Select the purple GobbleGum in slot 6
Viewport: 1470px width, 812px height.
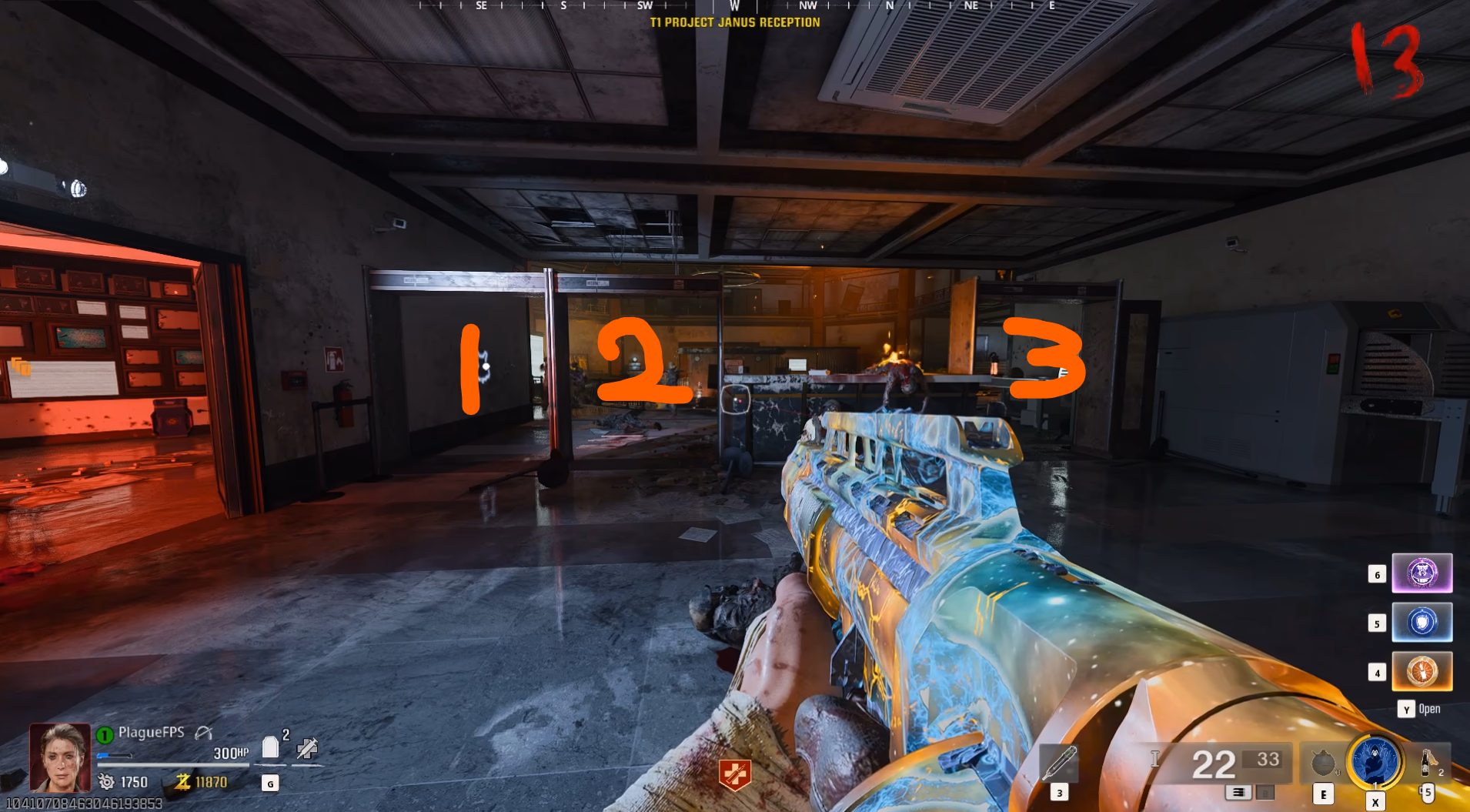tap(1422, 573)
